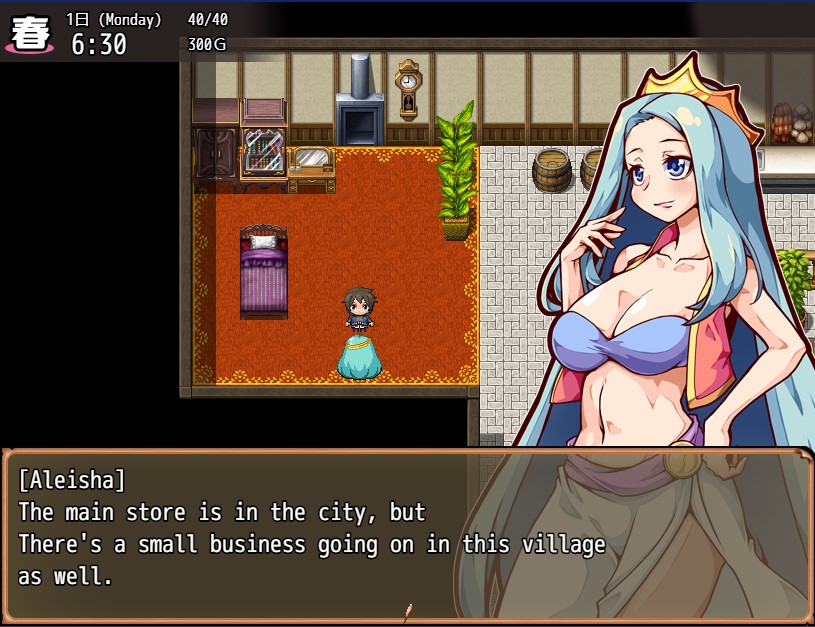This screenshot has width=815, height=627.
Task: Click the feather continue indicator
Action: 407,611
